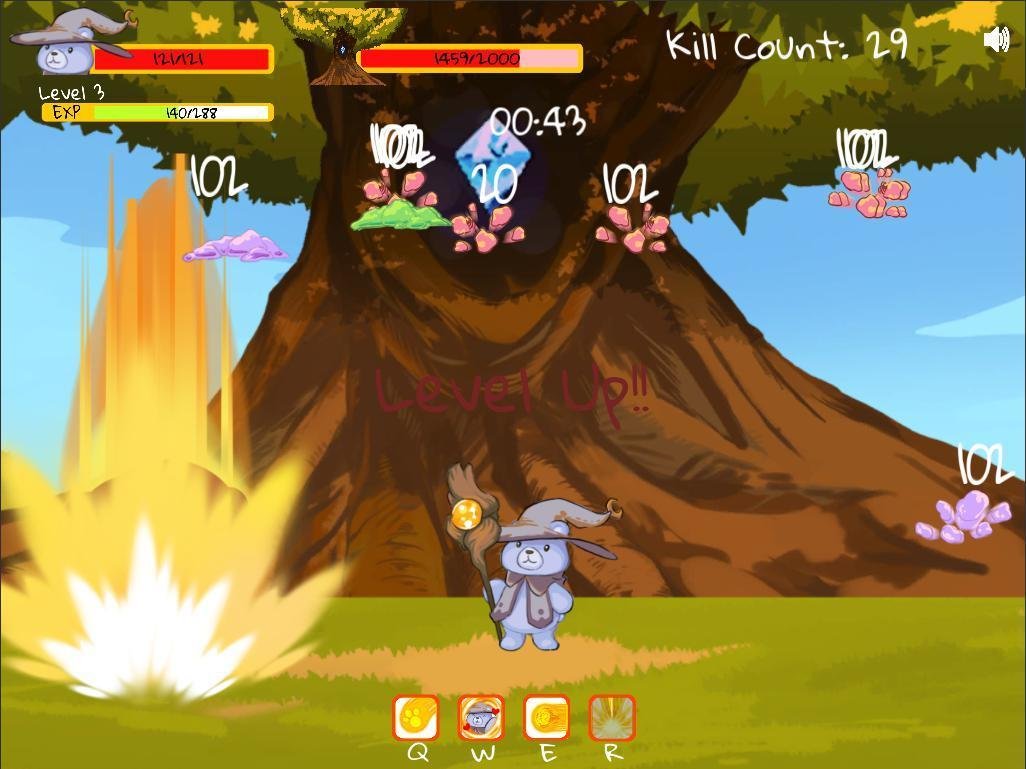The image size is (1026, 769).
Task: Use the bear with hearts skill
Action: click(481, 718)
